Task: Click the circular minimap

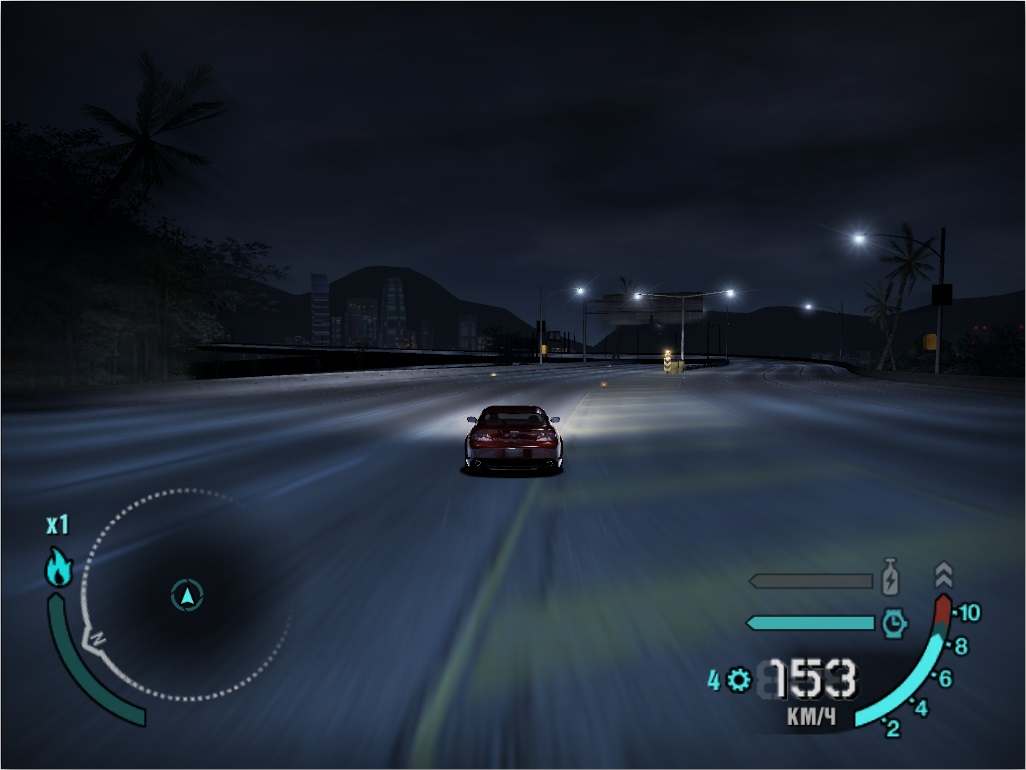Action: coord(186,595)
